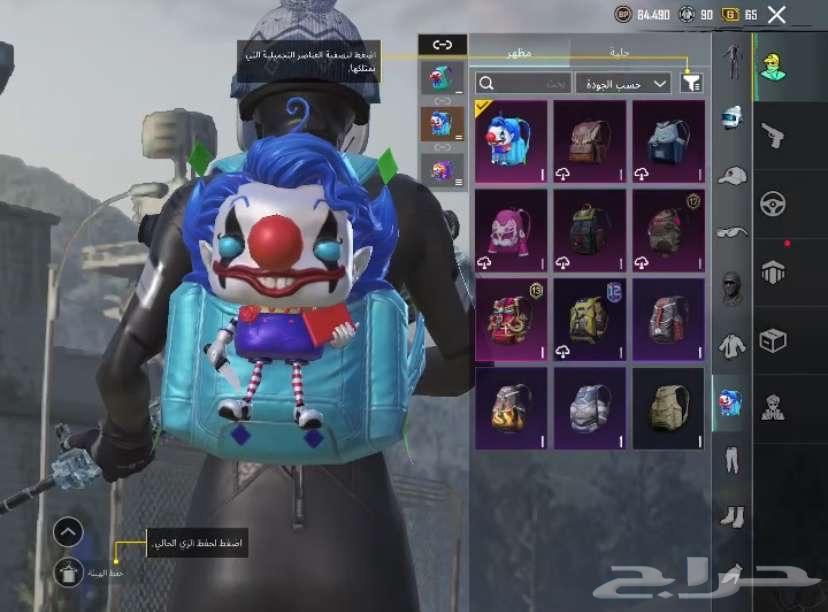
Task: Select the equipped blue clown backpack tile
Action: [x=511, y=141]
